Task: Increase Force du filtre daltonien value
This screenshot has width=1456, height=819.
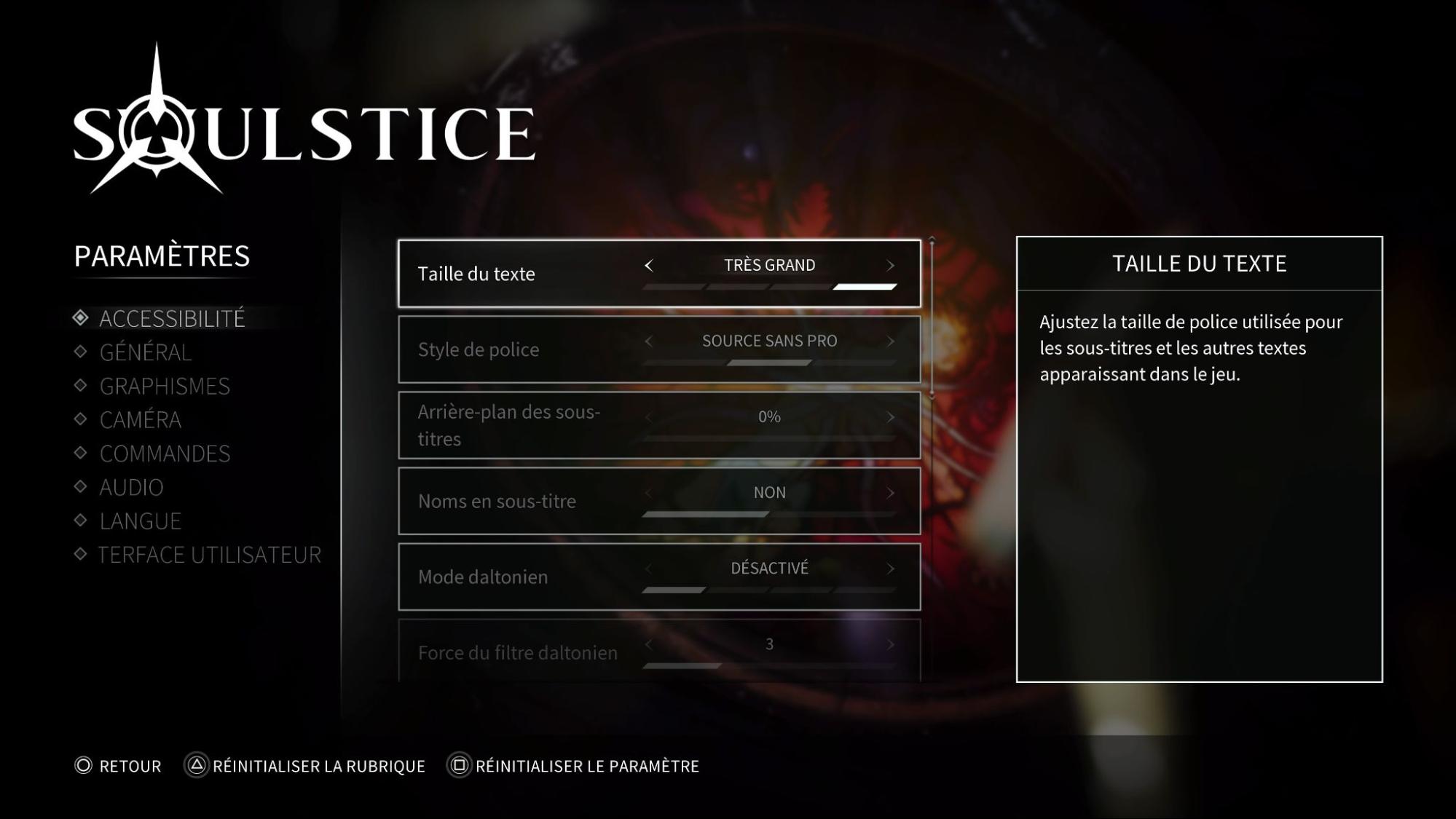Action: pos(890,644)
